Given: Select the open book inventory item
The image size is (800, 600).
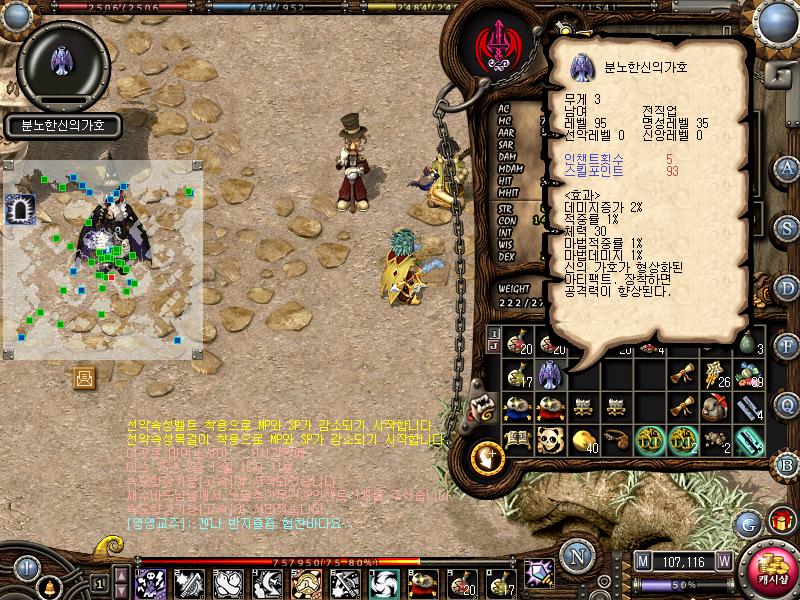Looking at the screenshot, I should coord(517,439).
